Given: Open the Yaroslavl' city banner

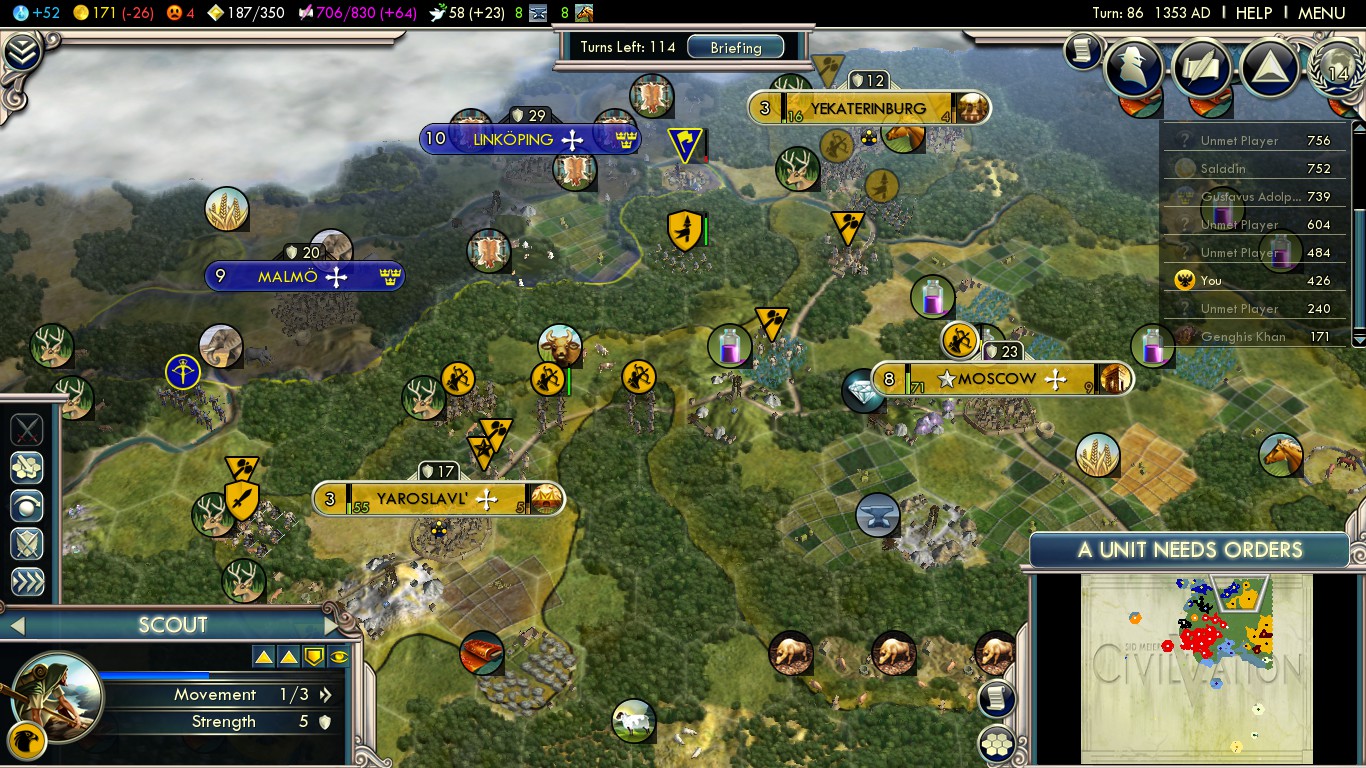Looking at the screenshot, I should point(436,498).
